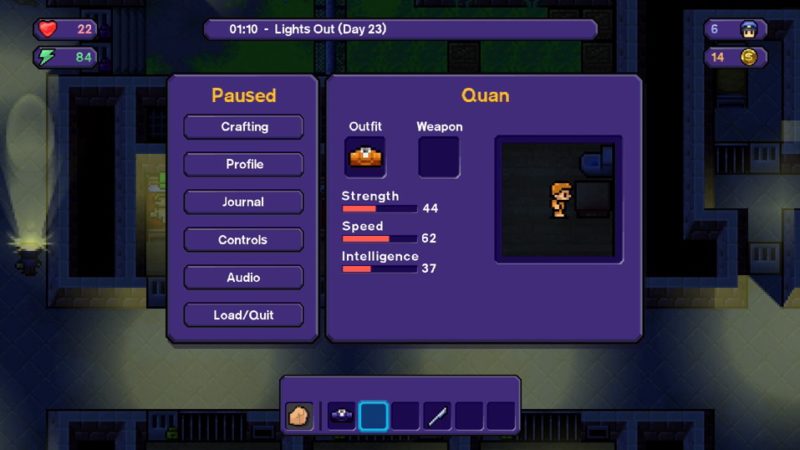
Task: Choose the Load/Quit option
Action: pos(244,315)
